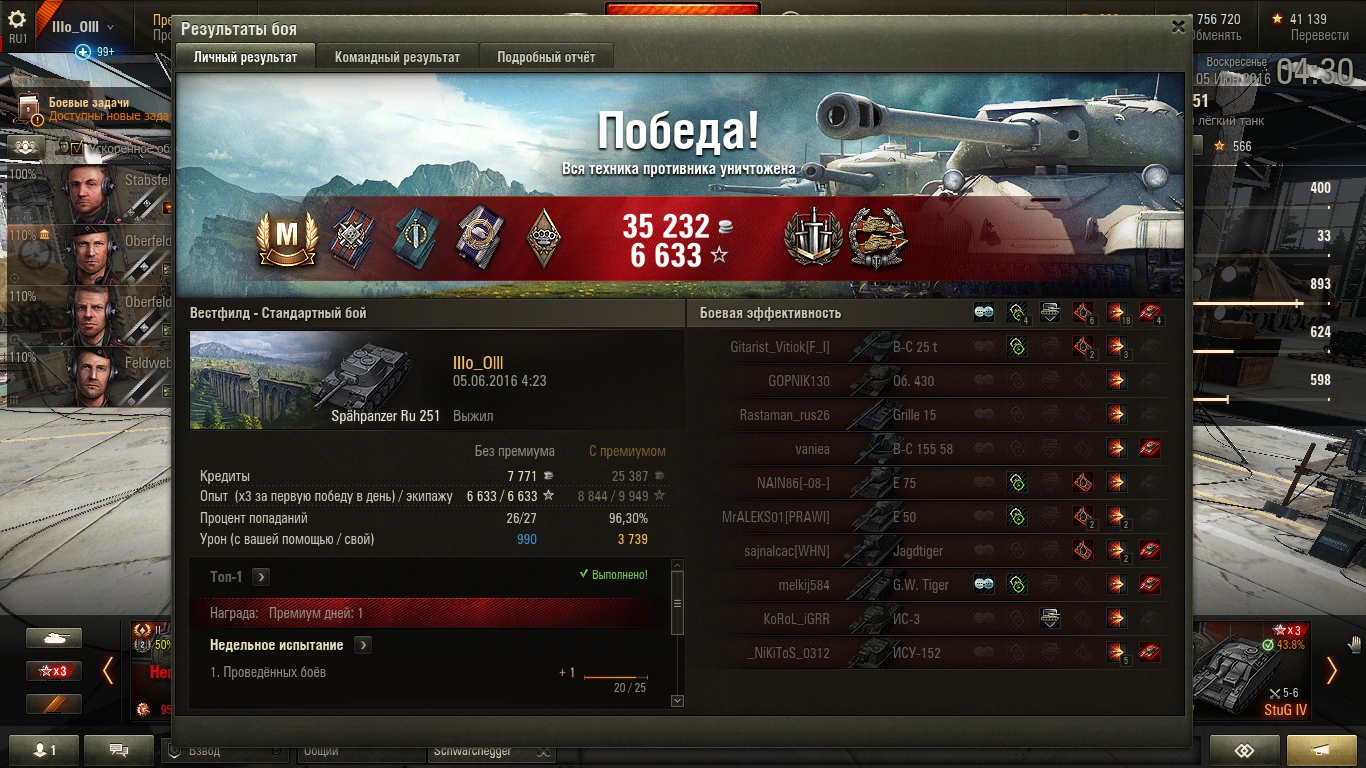Click the Mastery badge M medal
The image size is (1366, 768).
click(x=287, y=240)
